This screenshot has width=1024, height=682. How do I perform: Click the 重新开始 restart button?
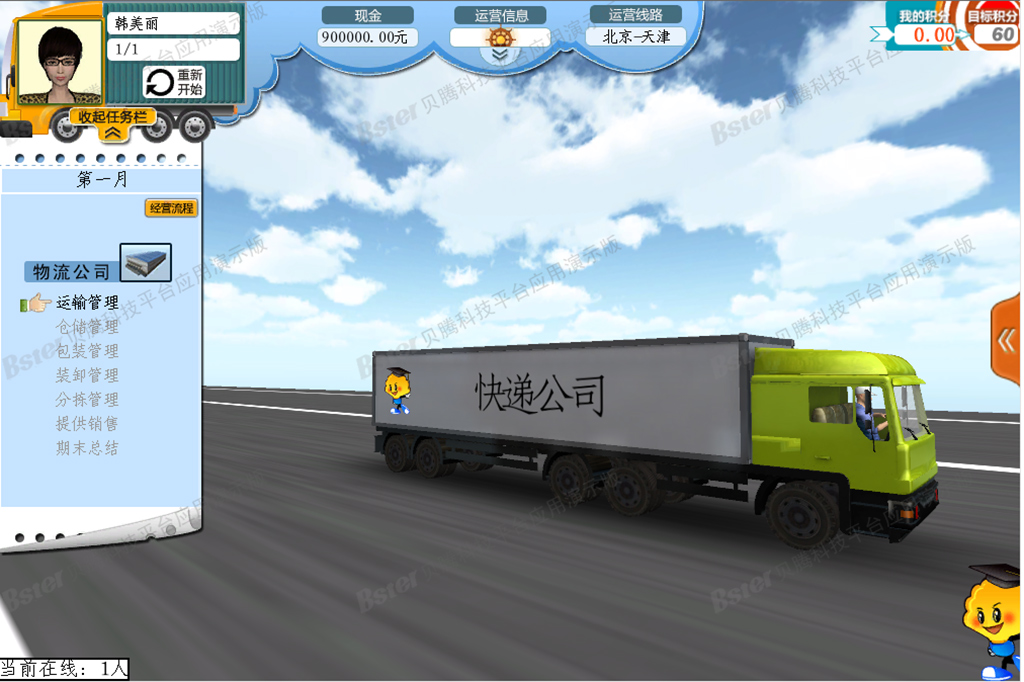tap(174, 82)
